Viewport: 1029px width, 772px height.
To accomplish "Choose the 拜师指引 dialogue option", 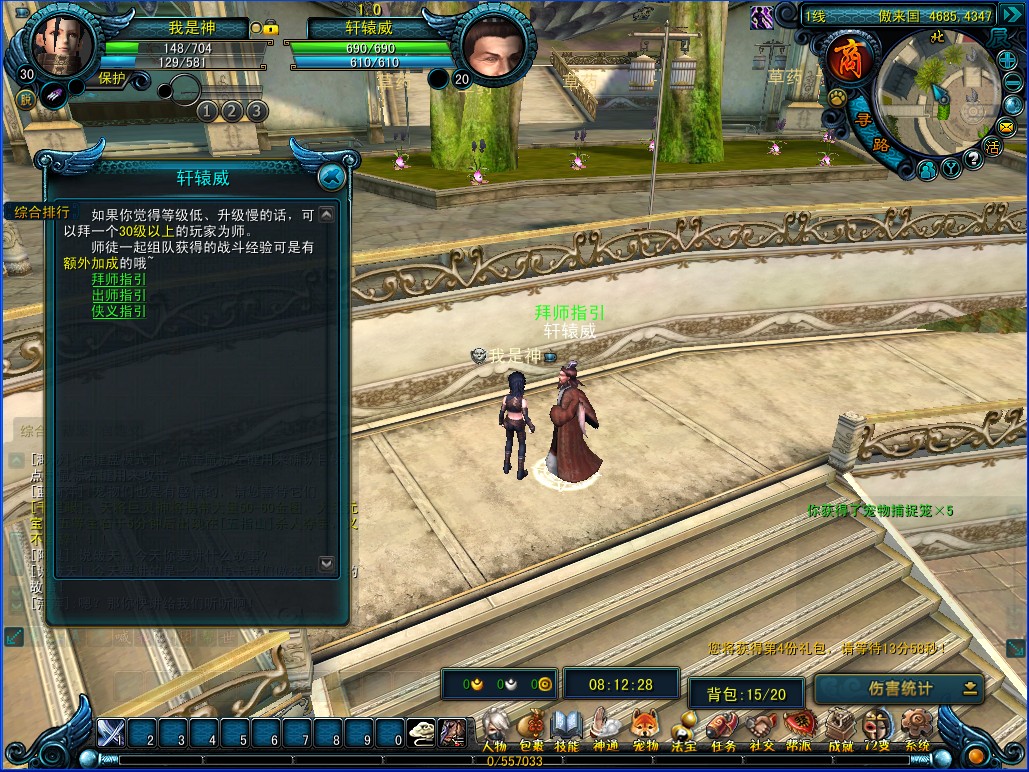I will point(119,279).
